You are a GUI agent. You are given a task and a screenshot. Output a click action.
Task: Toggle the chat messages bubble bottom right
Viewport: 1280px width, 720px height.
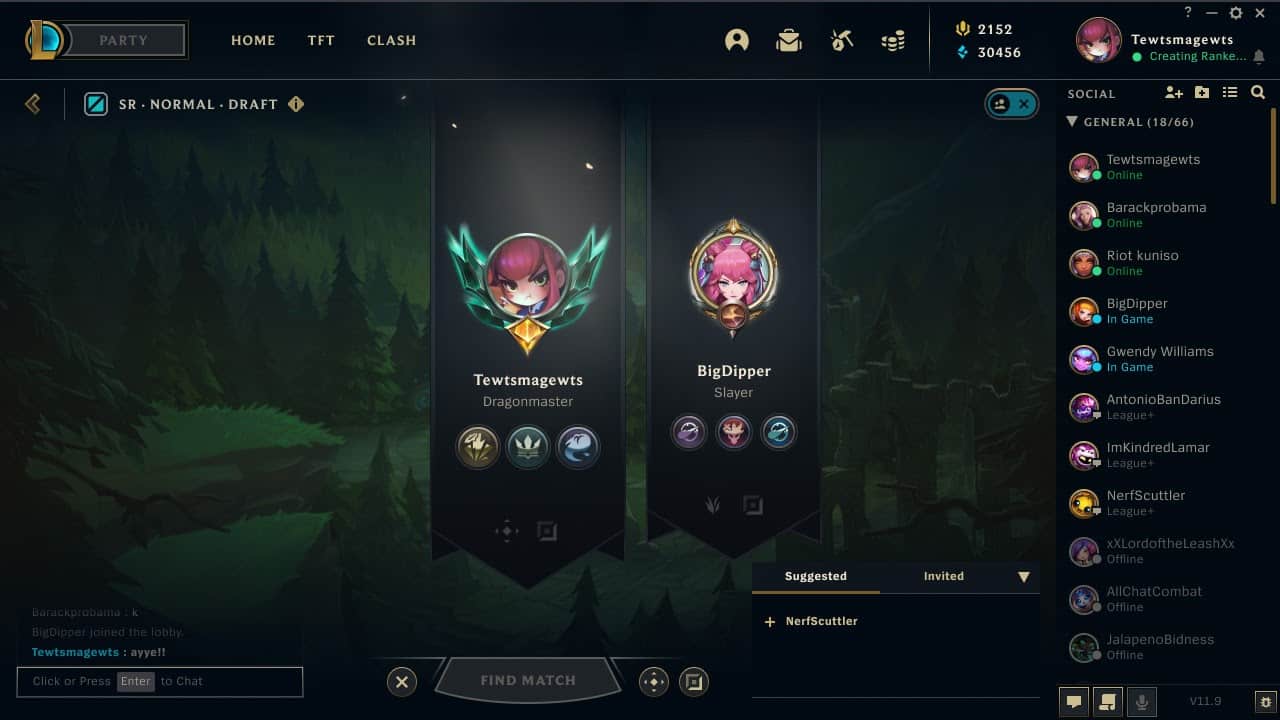(1073, 701)
